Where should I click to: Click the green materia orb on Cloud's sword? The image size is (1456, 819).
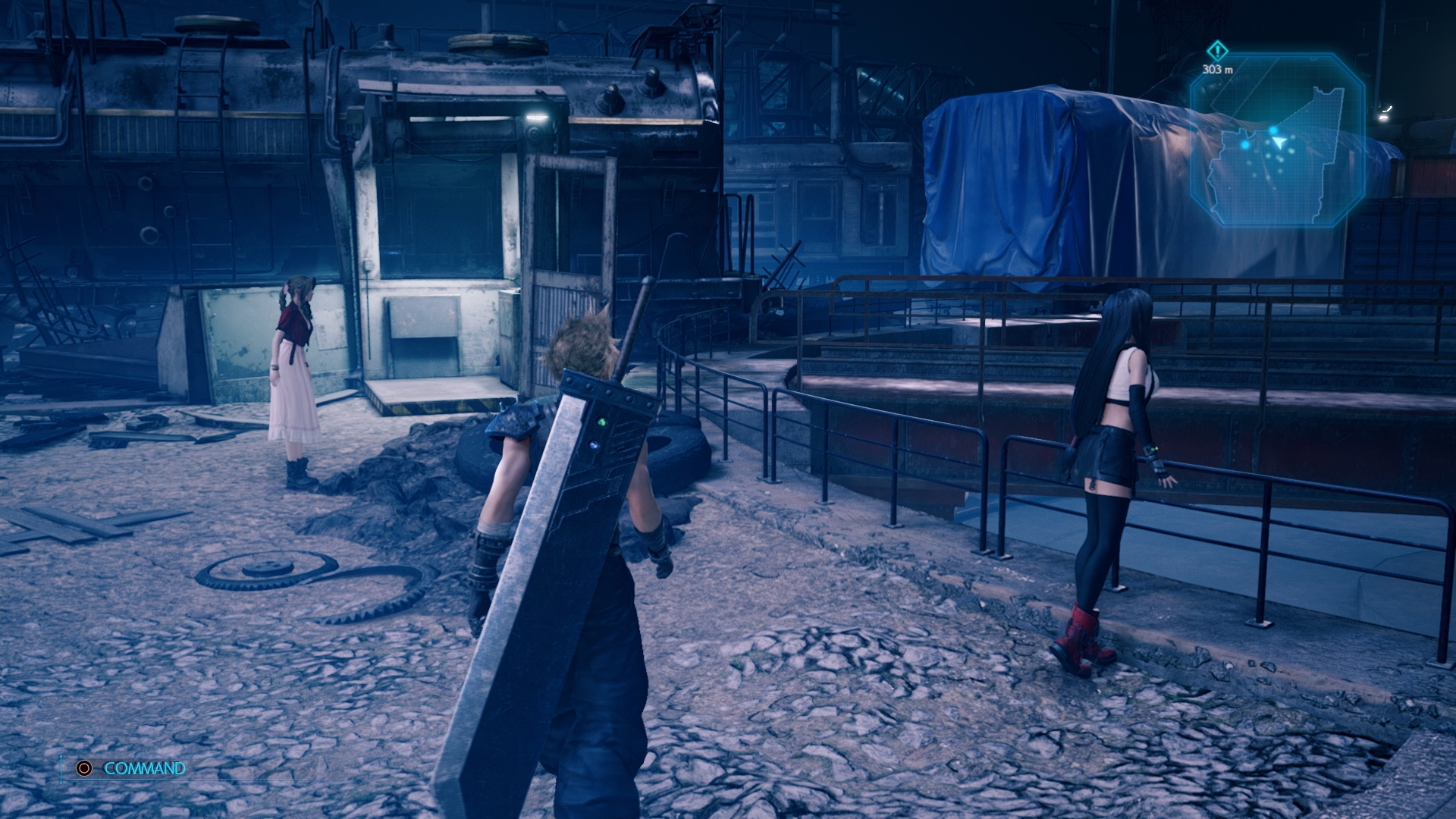601,422
